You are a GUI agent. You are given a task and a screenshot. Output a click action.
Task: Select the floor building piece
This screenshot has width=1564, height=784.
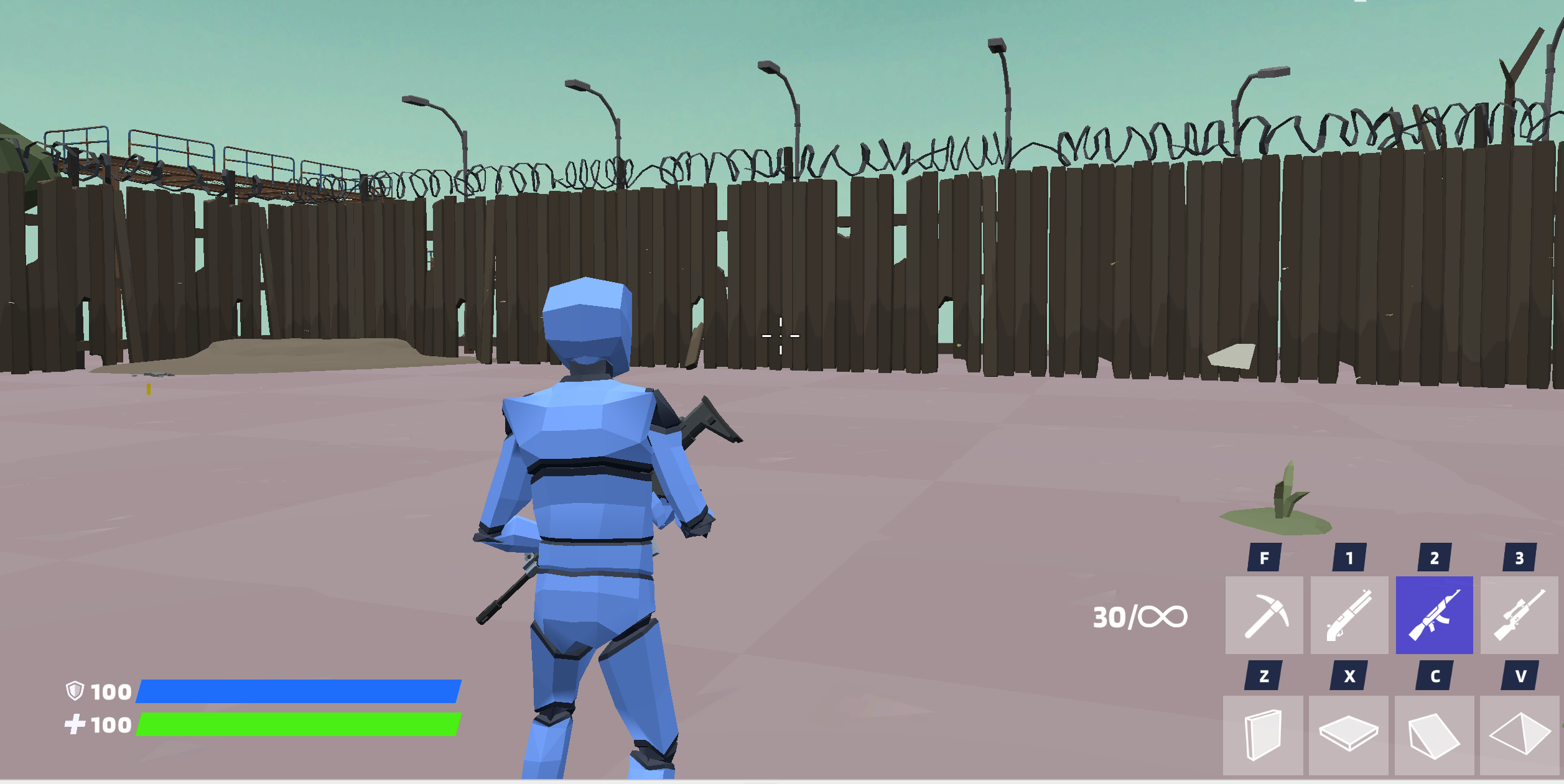click(1349, 734)
